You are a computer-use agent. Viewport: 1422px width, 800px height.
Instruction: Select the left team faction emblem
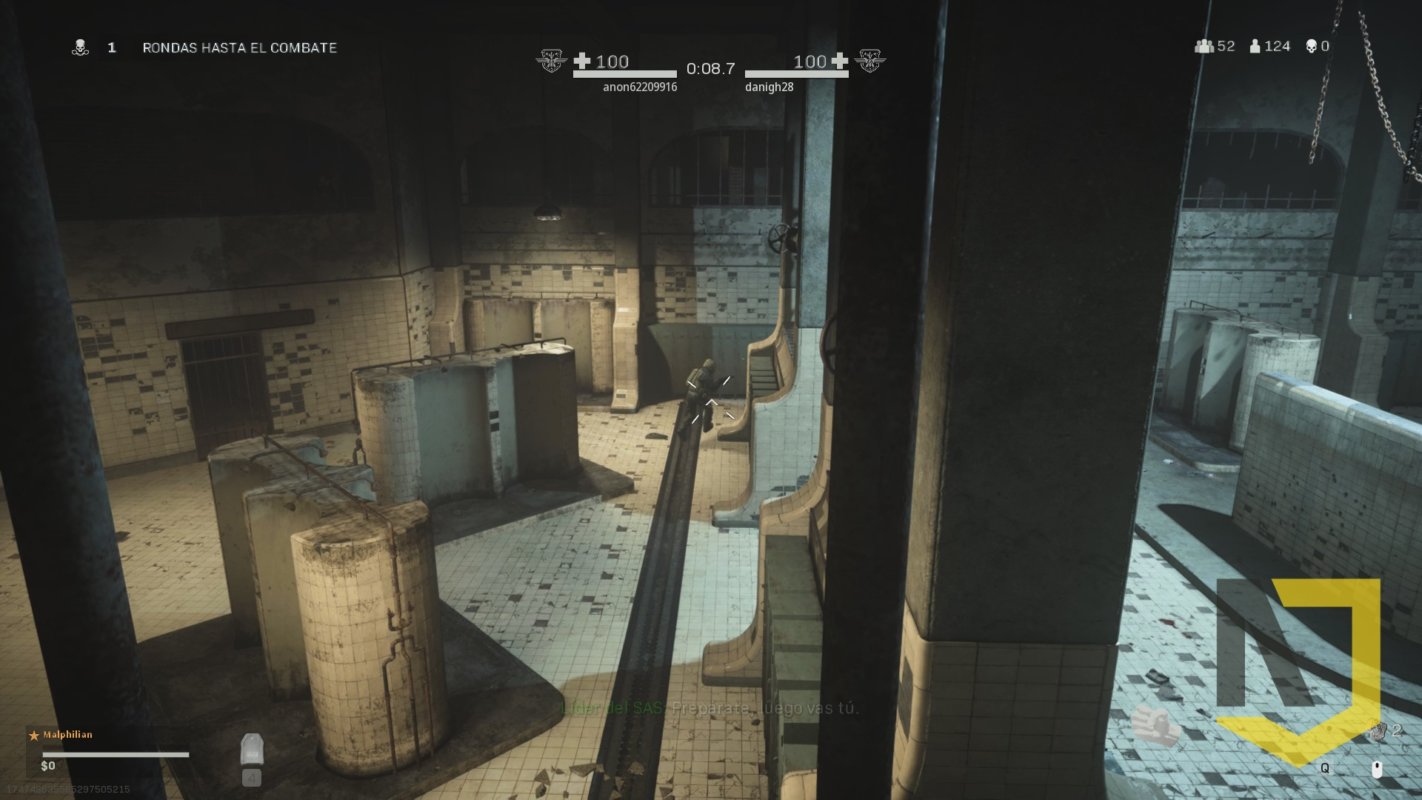pos(551,59)
